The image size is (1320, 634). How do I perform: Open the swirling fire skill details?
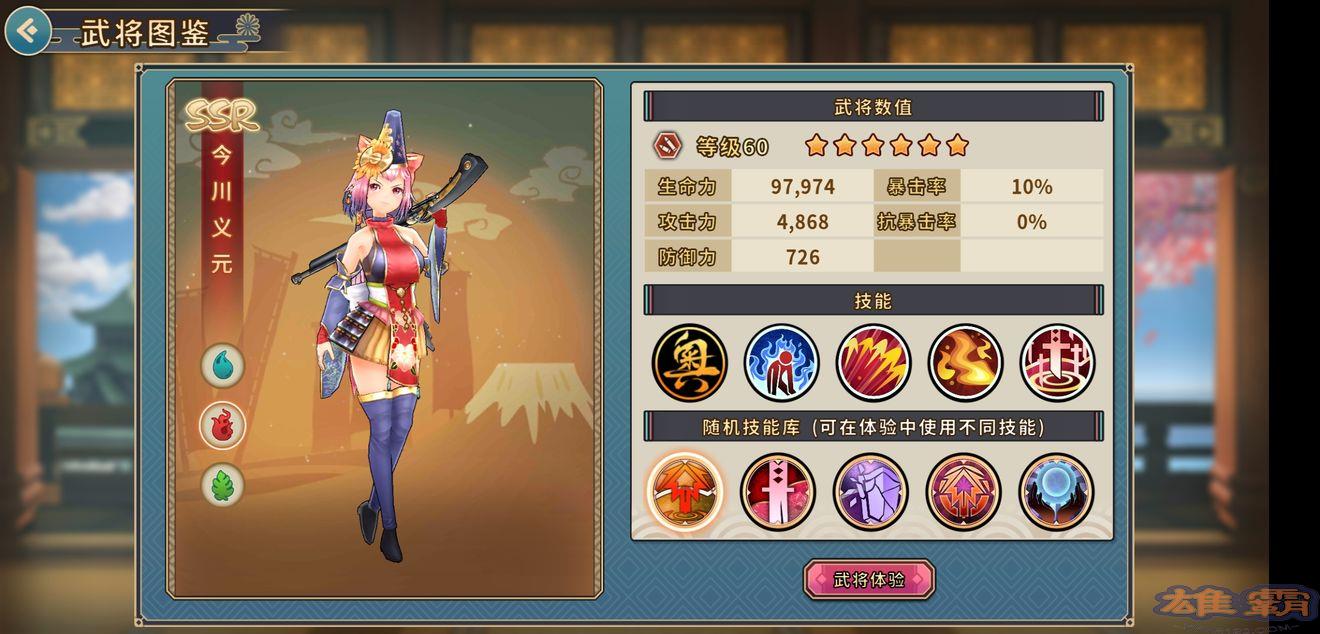965,361
